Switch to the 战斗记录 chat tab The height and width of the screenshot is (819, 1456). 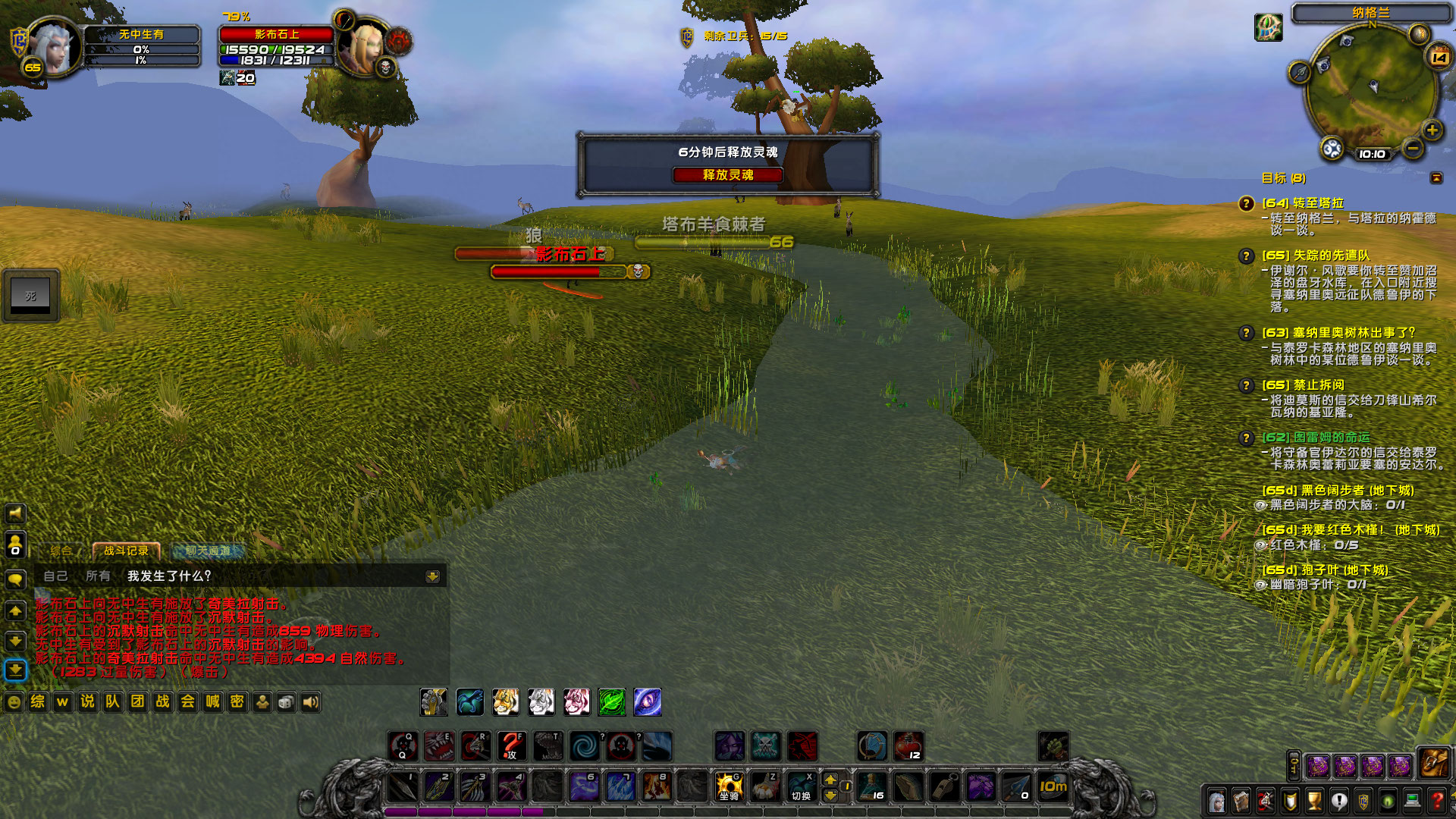point(126,551)
